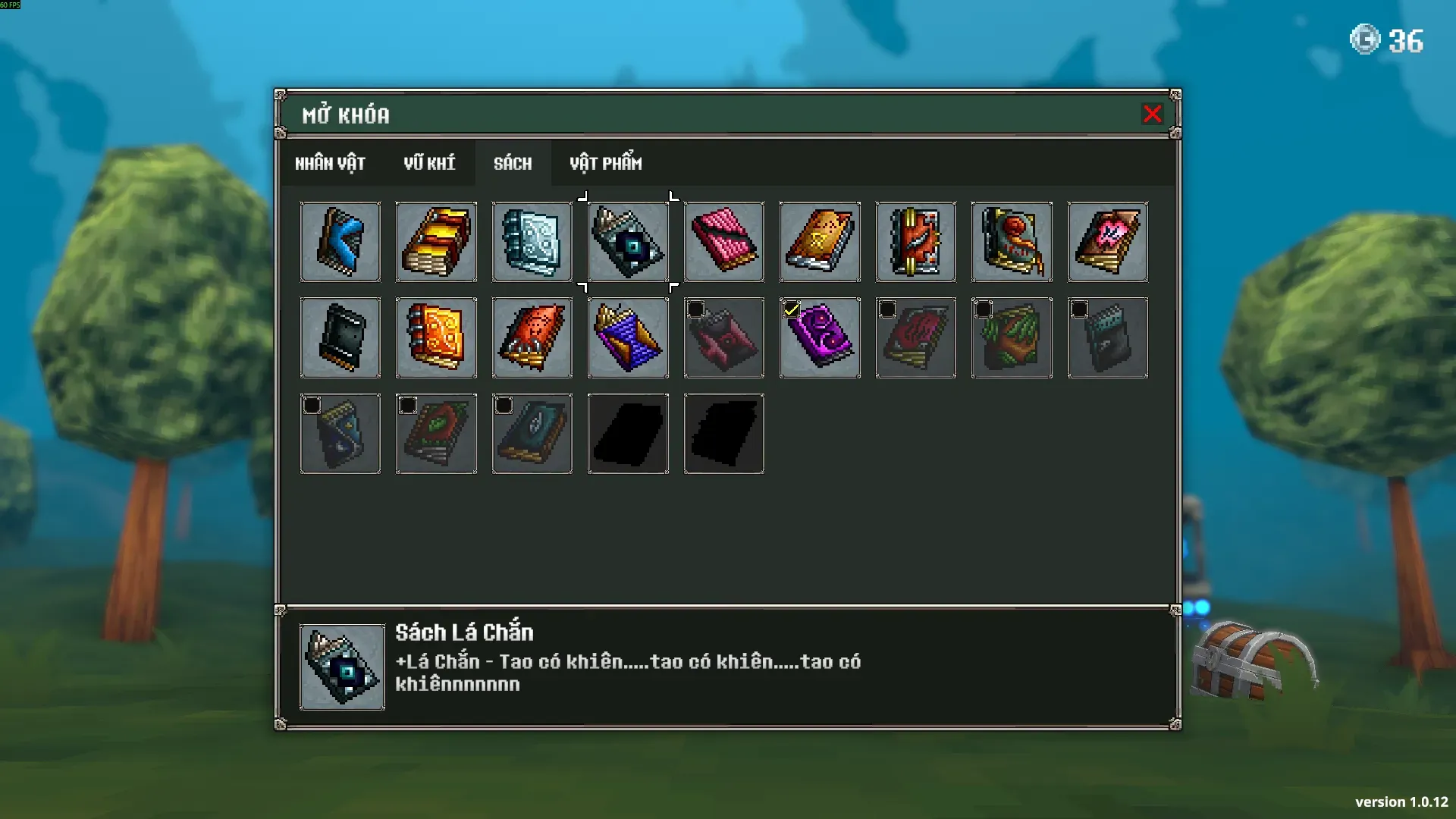Choose the golden stacked book
1456x819 pixels.
tap(436, 242)
